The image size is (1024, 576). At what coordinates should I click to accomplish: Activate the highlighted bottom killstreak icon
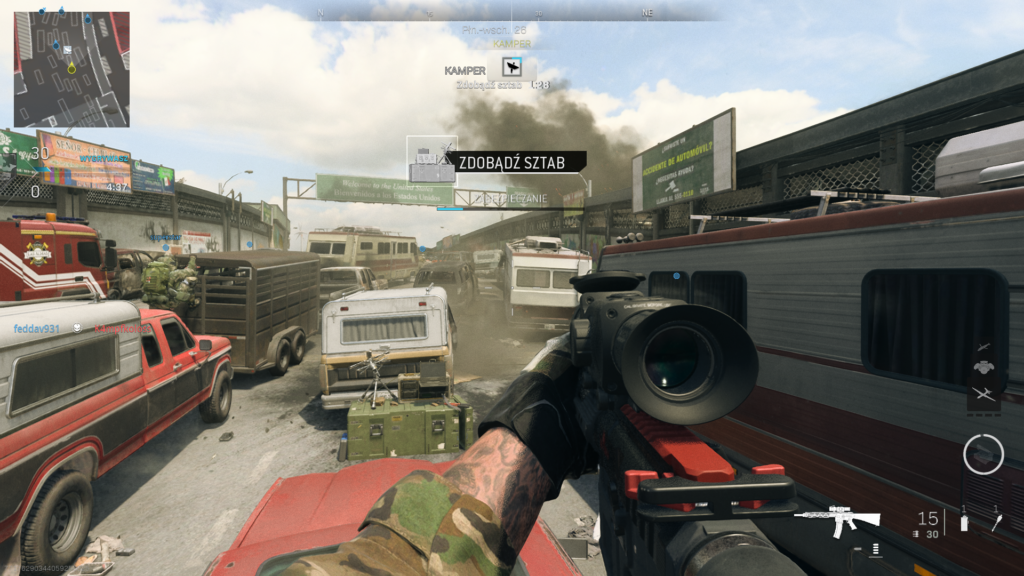[983, 394]
